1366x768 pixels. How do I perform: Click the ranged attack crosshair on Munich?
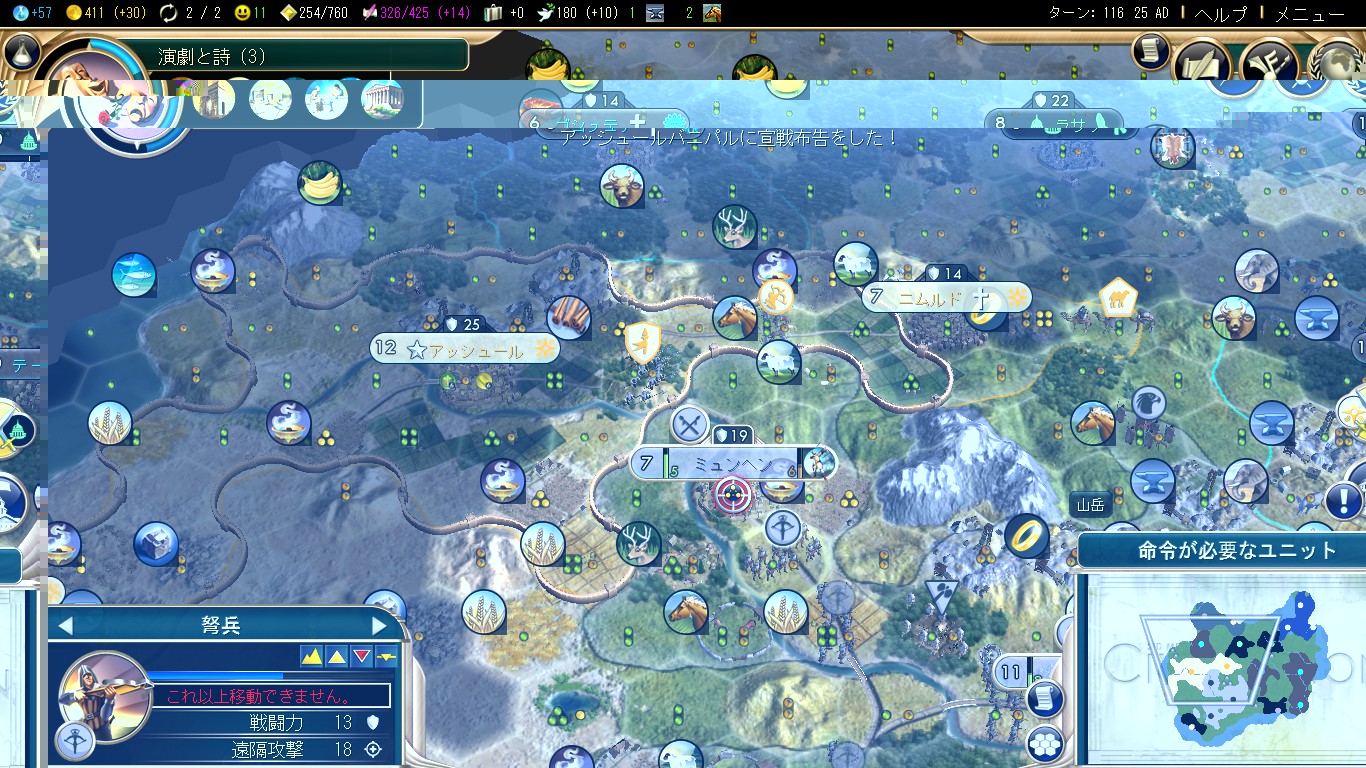coord(733,495)
